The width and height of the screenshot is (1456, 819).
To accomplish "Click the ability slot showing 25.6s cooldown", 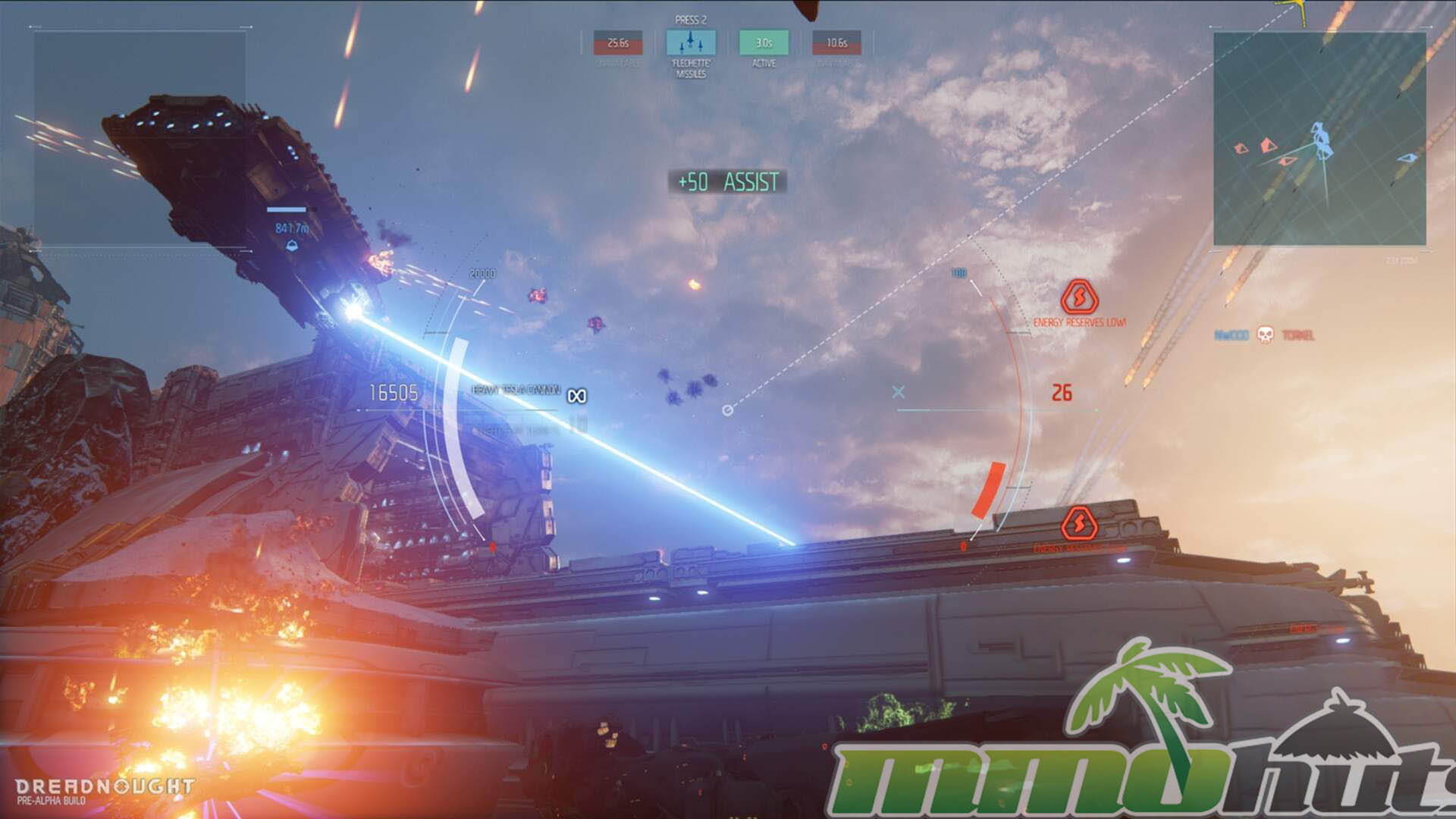I will 617,42.
